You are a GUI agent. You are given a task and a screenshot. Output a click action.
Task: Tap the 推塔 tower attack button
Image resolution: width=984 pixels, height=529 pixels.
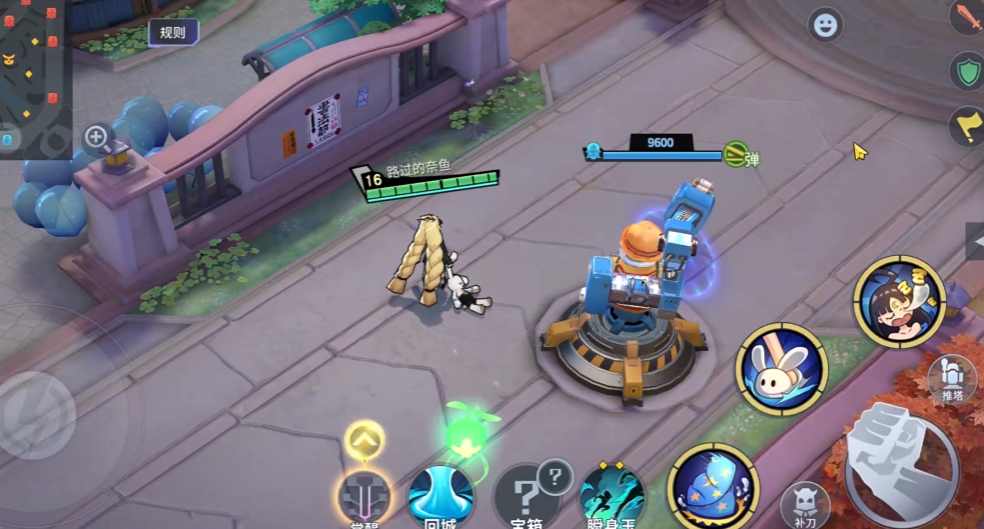[x=952, y=379]
